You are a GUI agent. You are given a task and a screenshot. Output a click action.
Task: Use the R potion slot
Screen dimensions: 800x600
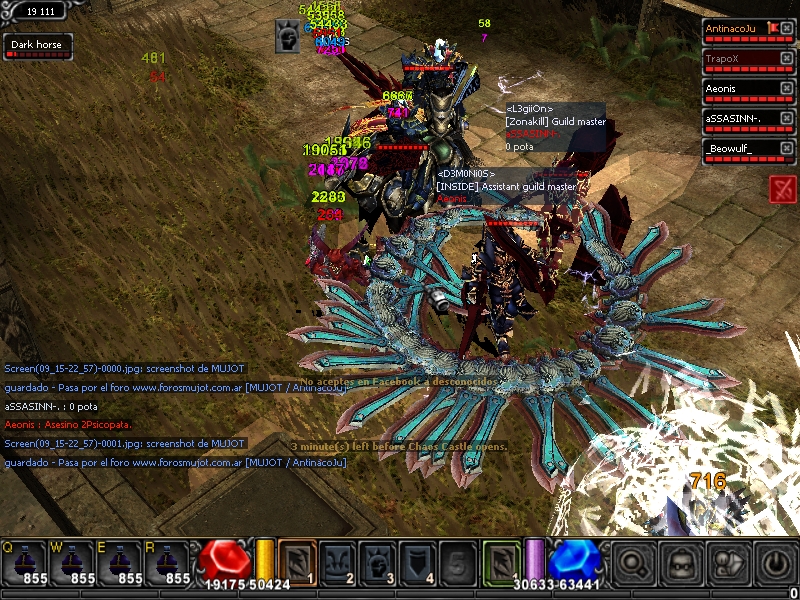pos(169,562)
